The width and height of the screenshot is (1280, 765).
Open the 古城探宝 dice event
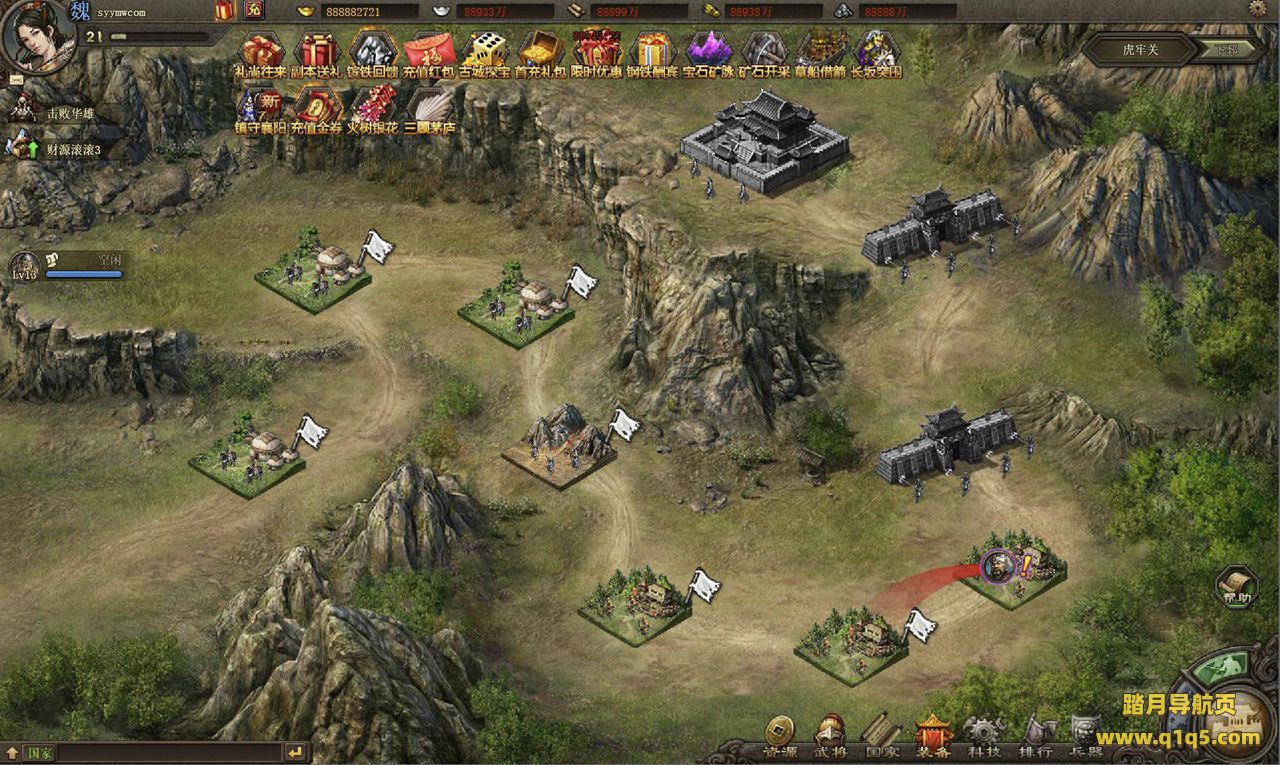coord(486,51)
